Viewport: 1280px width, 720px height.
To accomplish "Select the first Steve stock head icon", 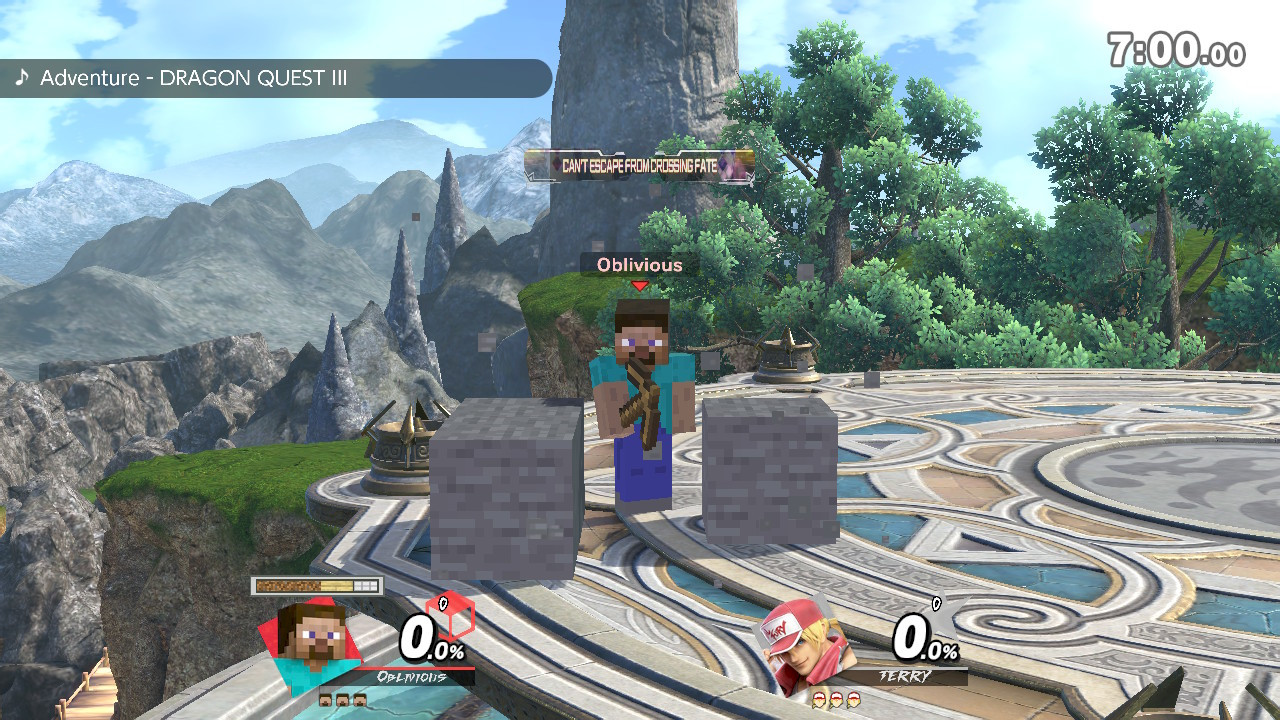I will point(326,700).
